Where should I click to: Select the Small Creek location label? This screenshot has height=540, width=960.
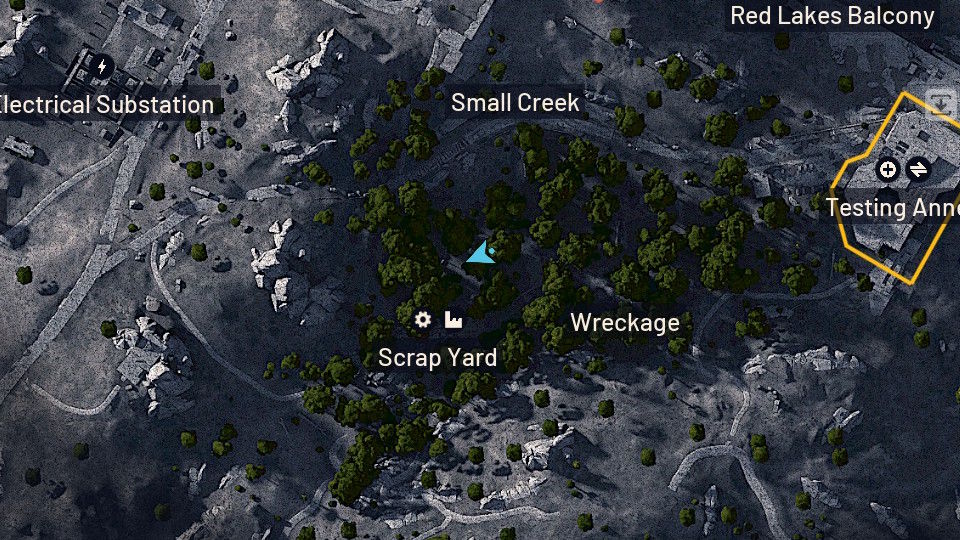[x=515, y=102]
